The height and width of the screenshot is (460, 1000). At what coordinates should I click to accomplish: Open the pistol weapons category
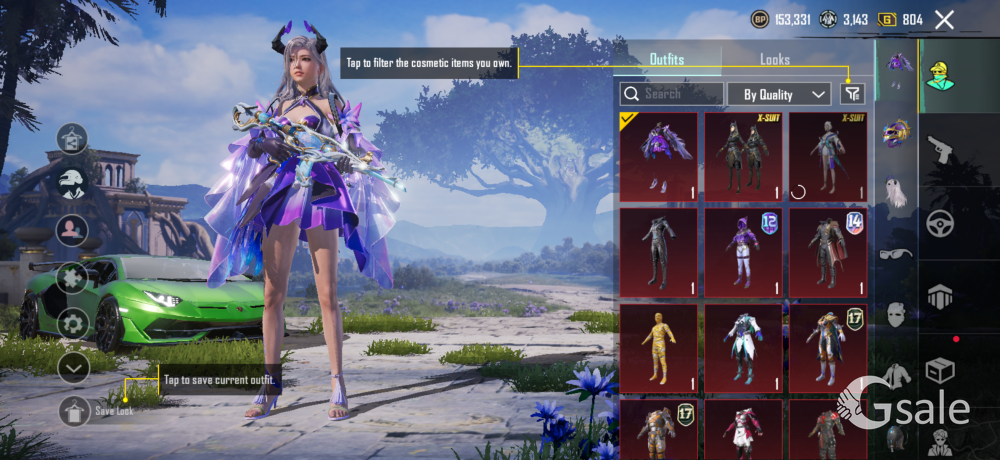[x=940, y=150]
